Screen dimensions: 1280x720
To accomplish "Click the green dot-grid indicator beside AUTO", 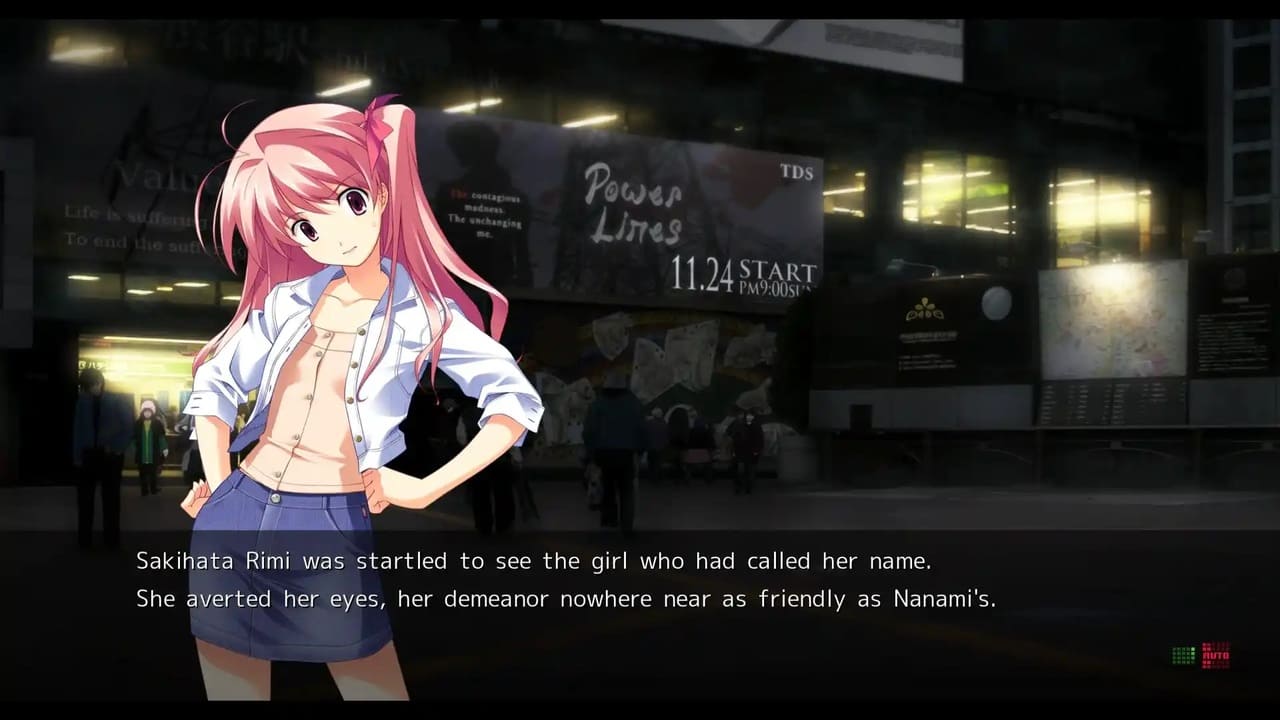I will coord(1184,655).
